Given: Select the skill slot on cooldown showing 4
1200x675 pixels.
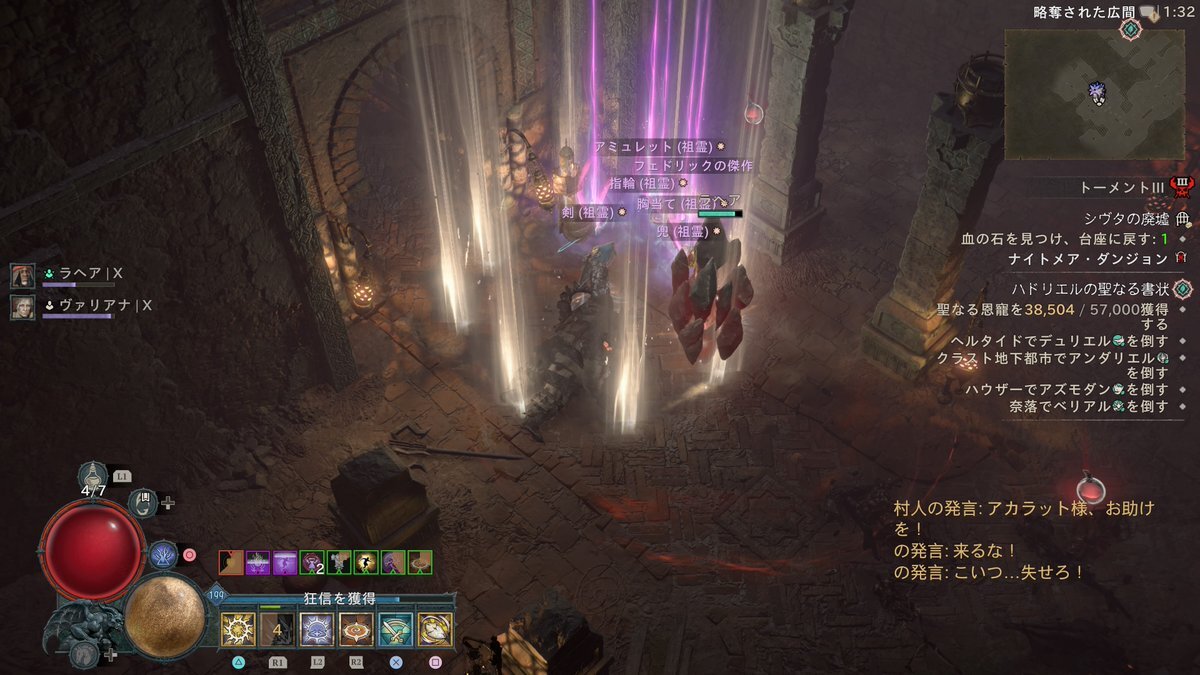Looking at the screenshot, I should click(277, 629).
